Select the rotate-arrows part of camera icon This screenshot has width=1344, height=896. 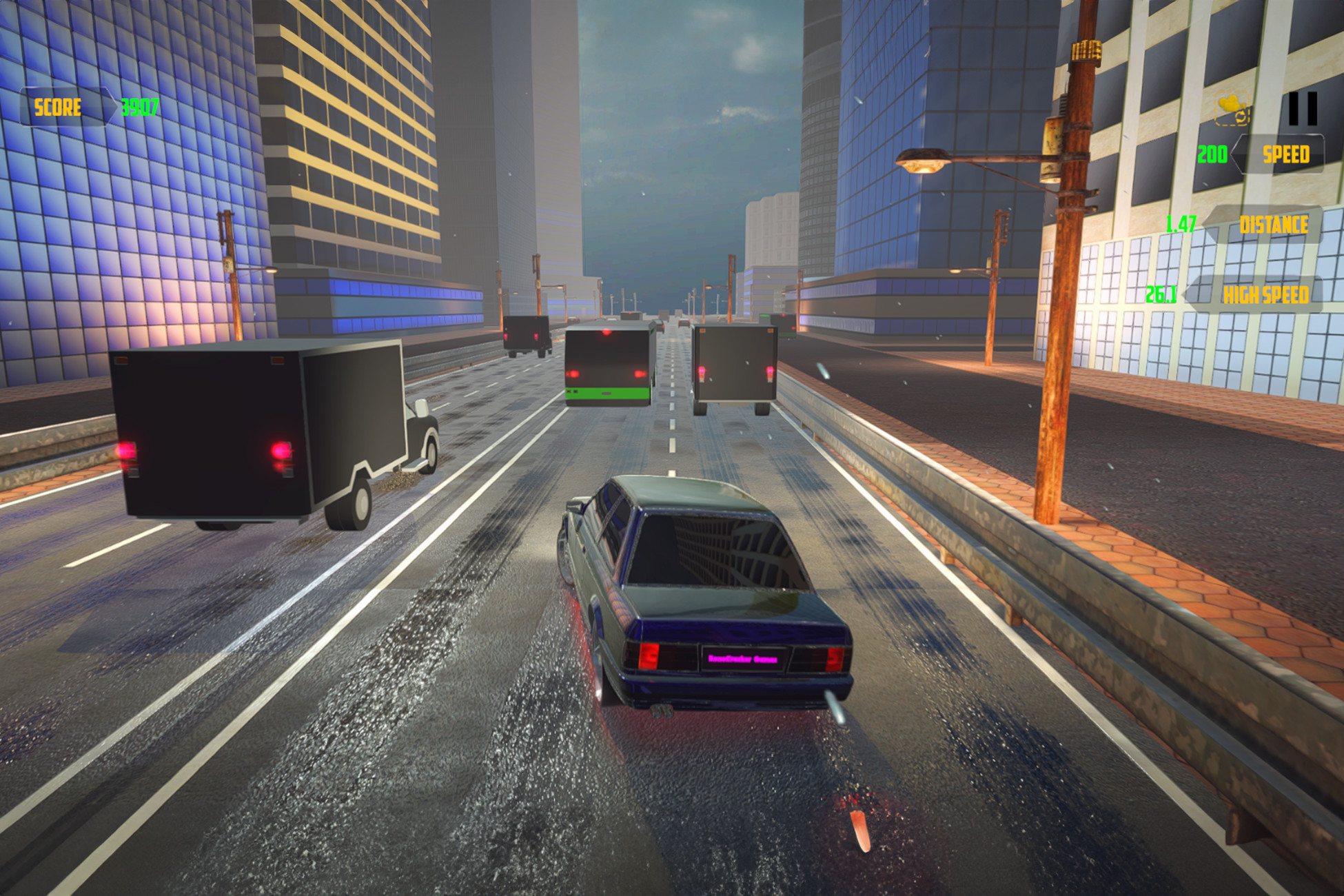(x=1241, y=117)
